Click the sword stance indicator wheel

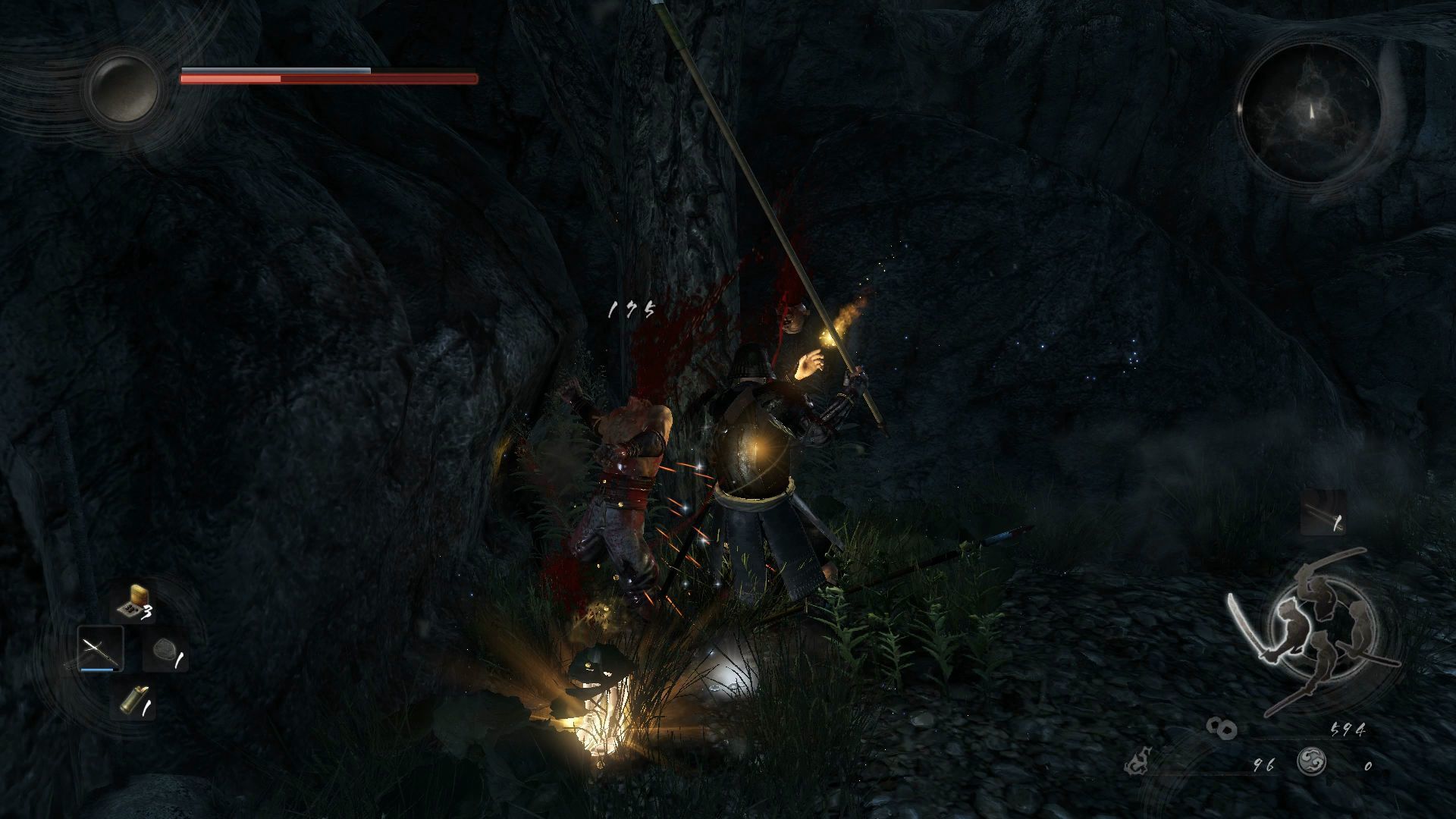(1311, 627)
